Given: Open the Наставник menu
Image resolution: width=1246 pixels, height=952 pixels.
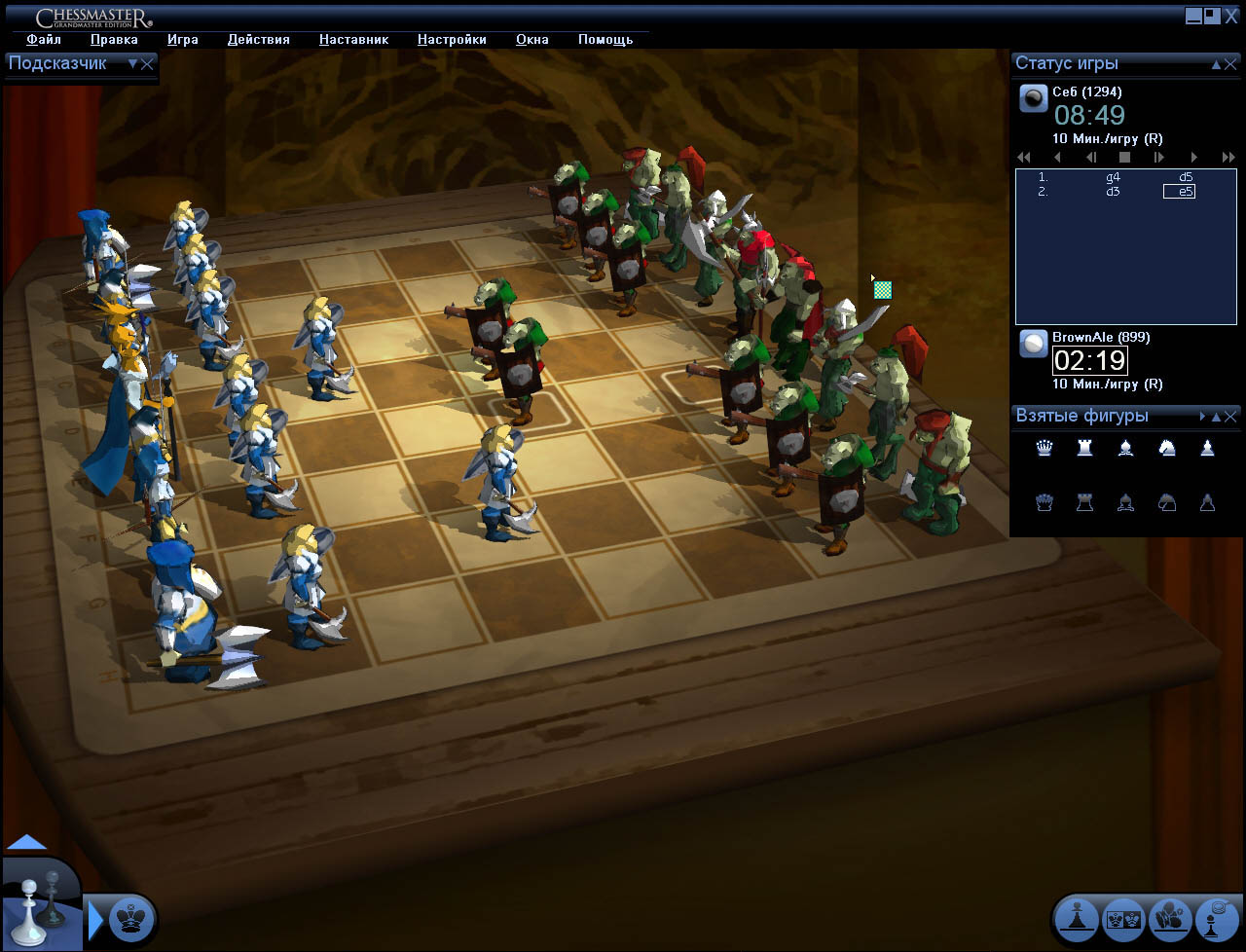Looking at the screenshot, I should click(353, 40).
